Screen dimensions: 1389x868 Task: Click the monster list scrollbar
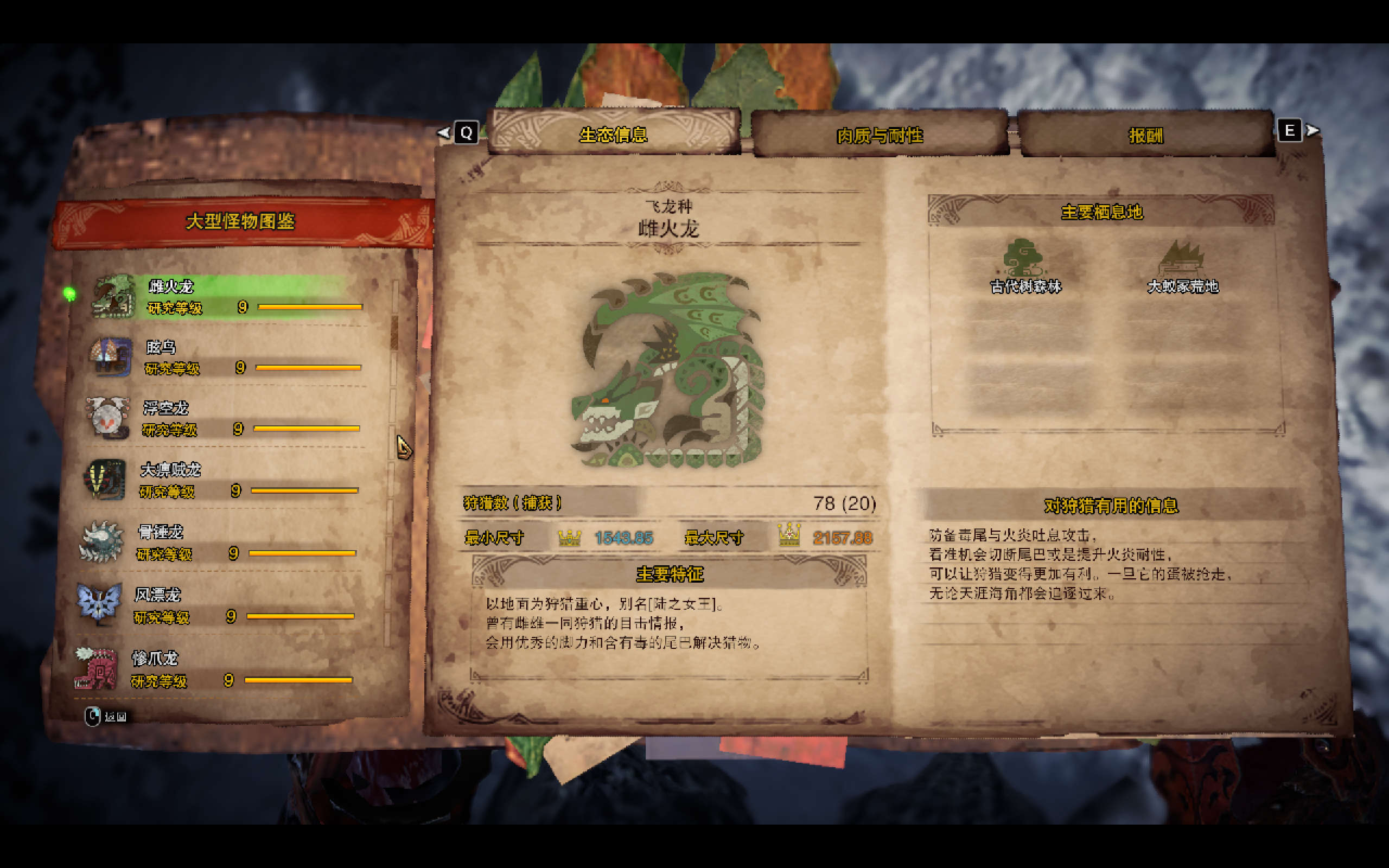394,333
